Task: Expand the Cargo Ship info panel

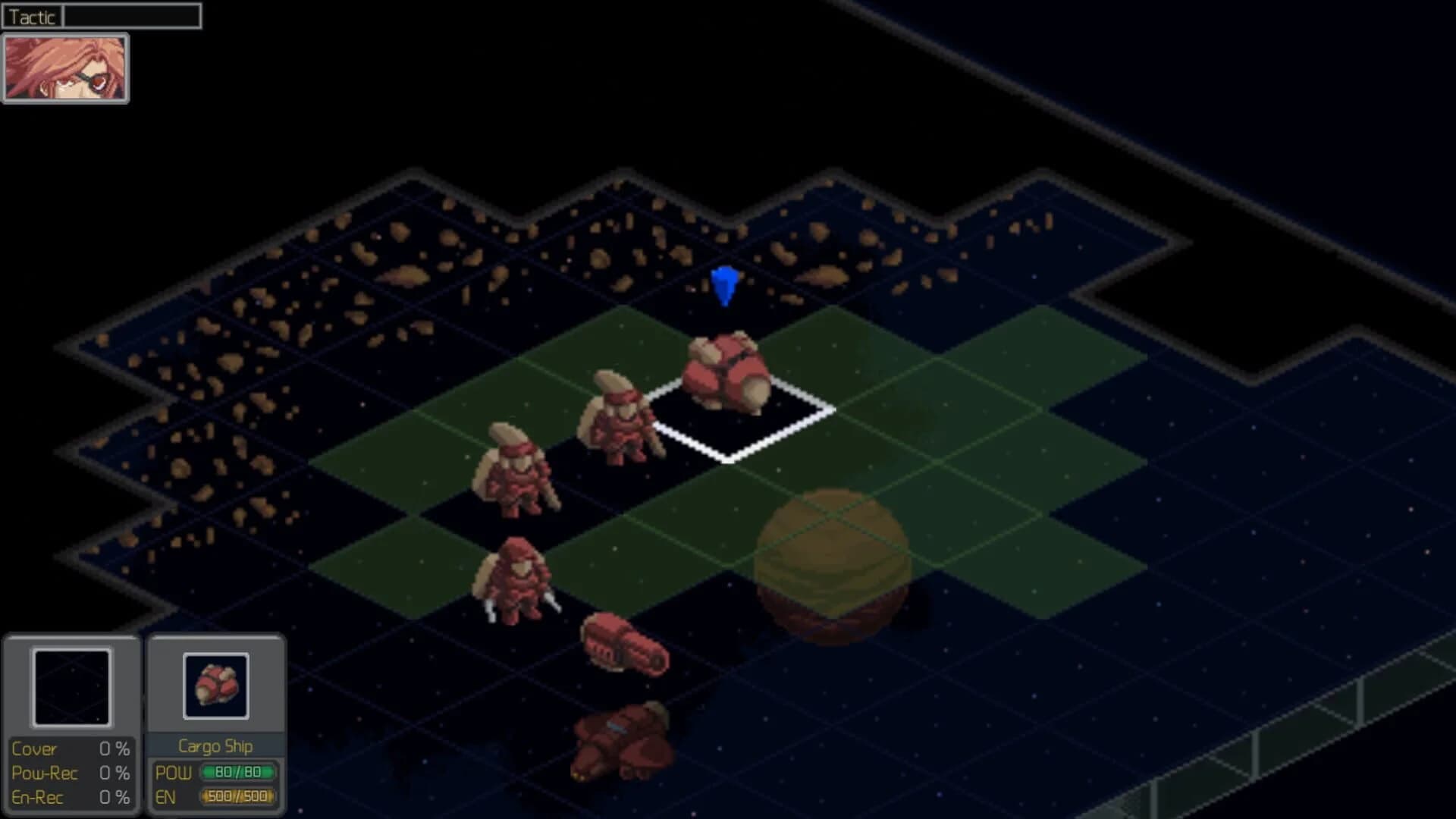Action: [216, 720]
